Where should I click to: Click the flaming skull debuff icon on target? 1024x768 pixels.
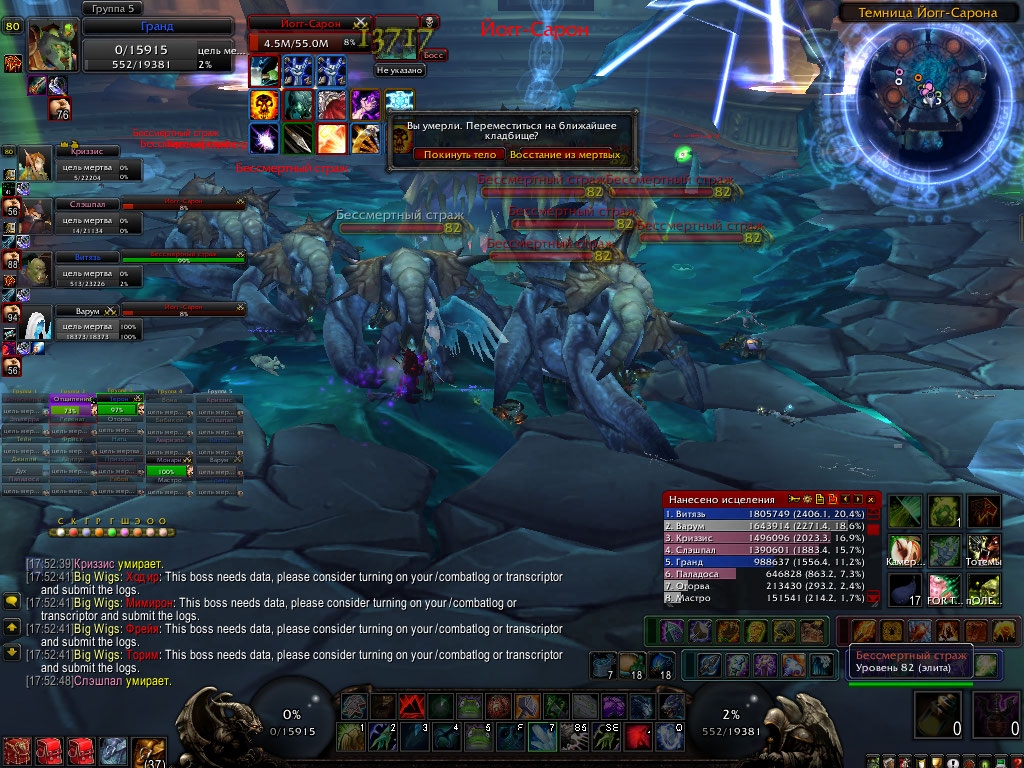click(264, 104)
